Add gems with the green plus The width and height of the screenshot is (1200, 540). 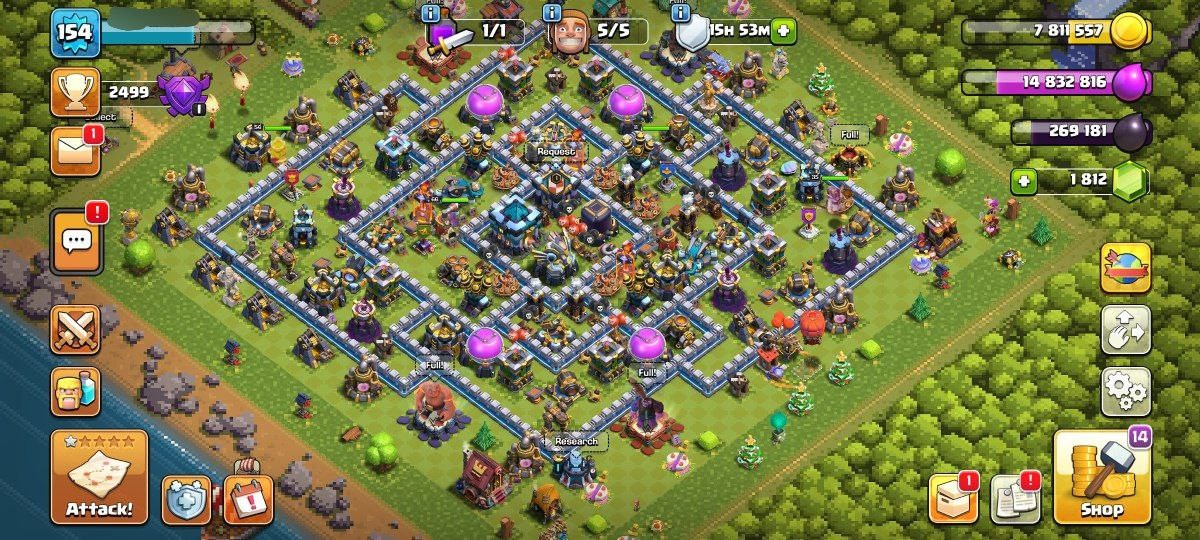(1023, 182)
